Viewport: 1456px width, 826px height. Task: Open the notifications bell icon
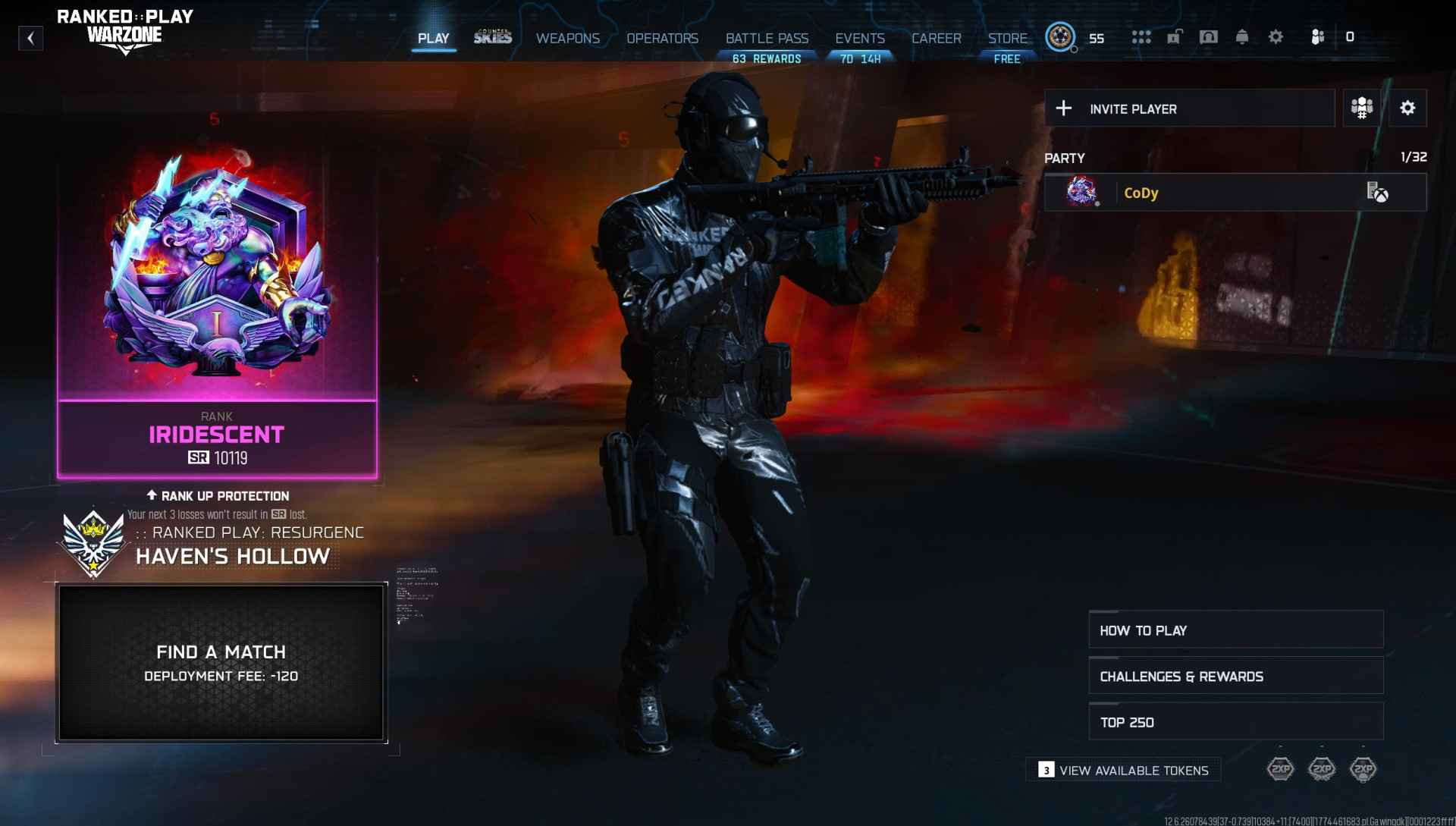coord(1244,37)
